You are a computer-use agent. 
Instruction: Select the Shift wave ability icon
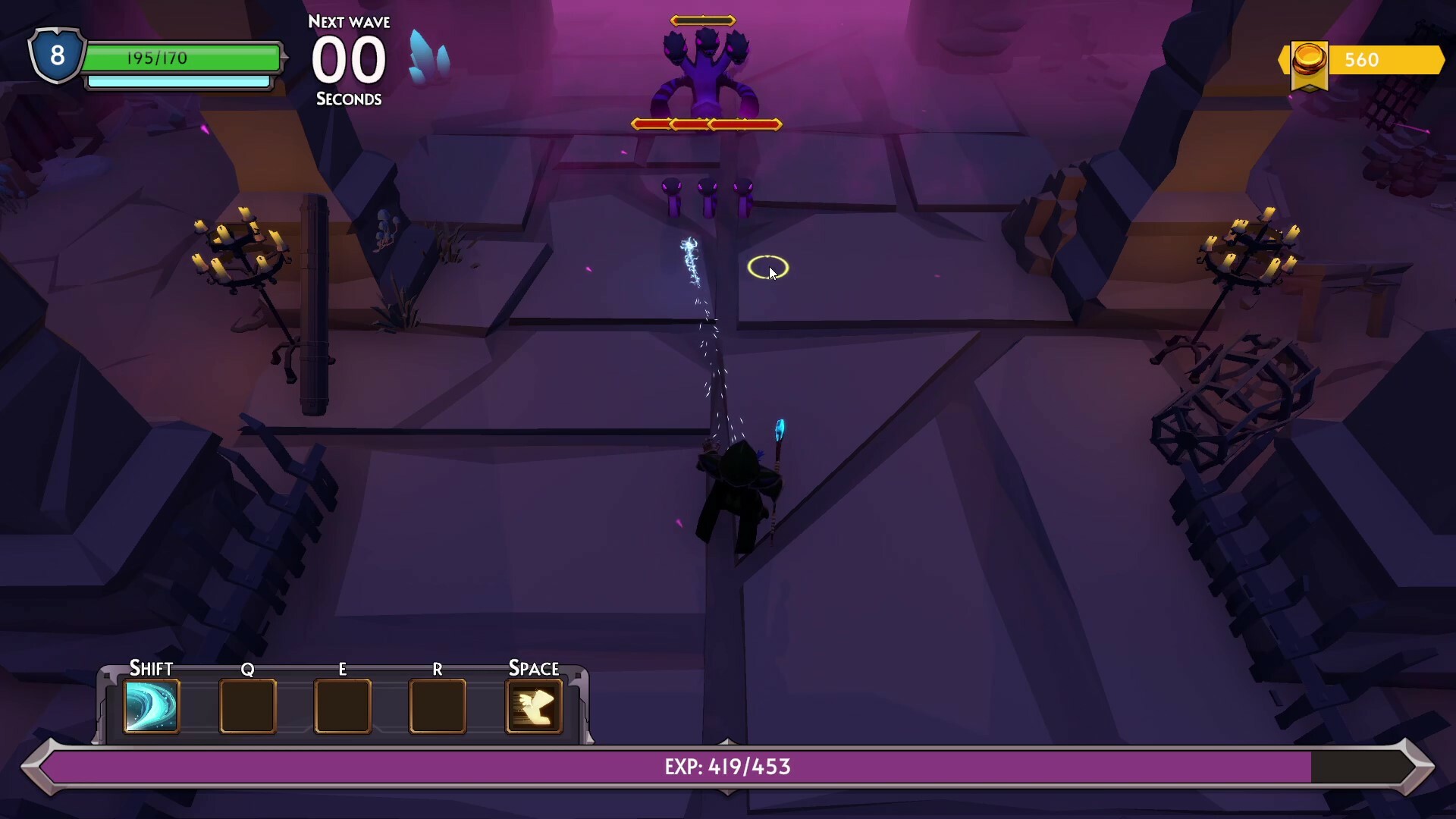(x=151, y=707)
